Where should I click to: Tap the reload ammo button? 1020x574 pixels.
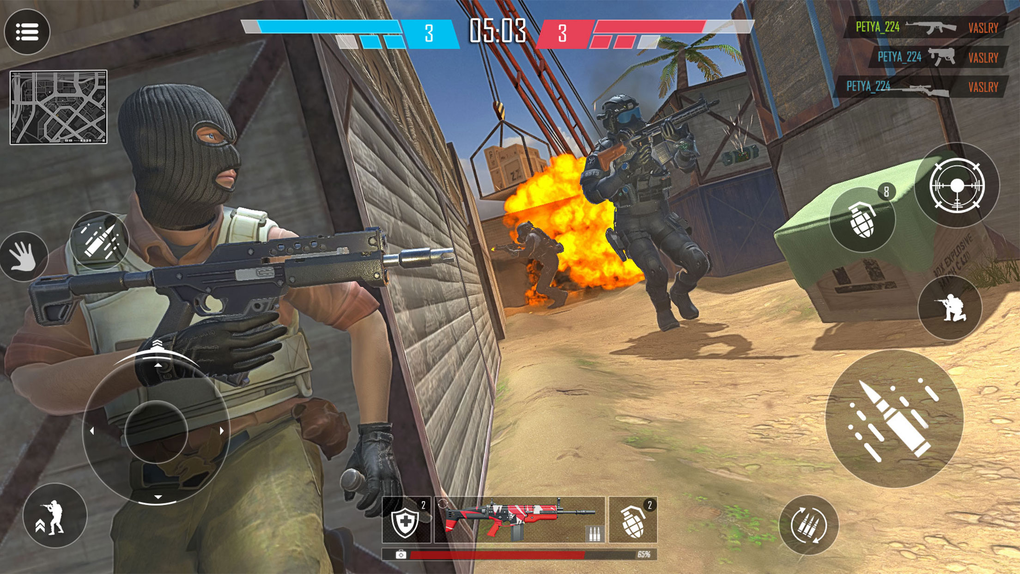pos(808,525)
